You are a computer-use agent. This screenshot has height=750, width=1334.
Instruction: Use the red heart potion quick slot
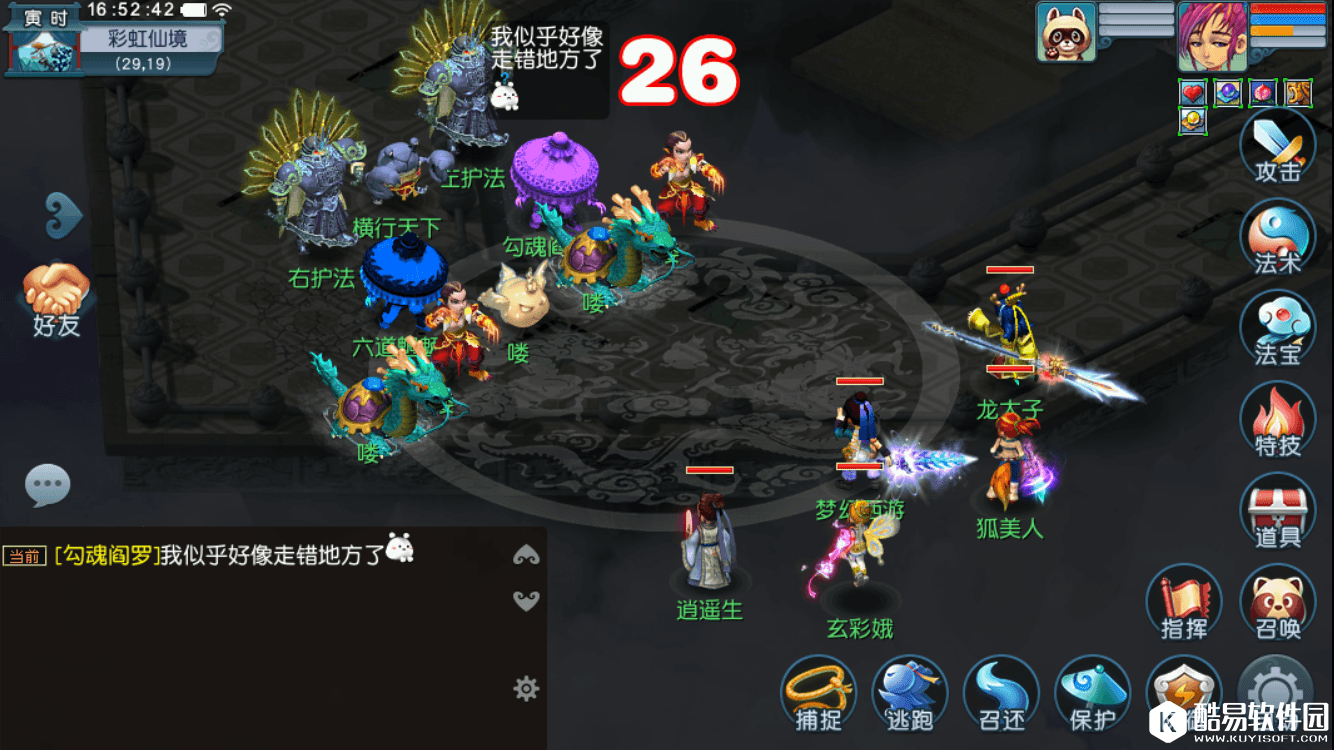click(x=1195, y=91)
